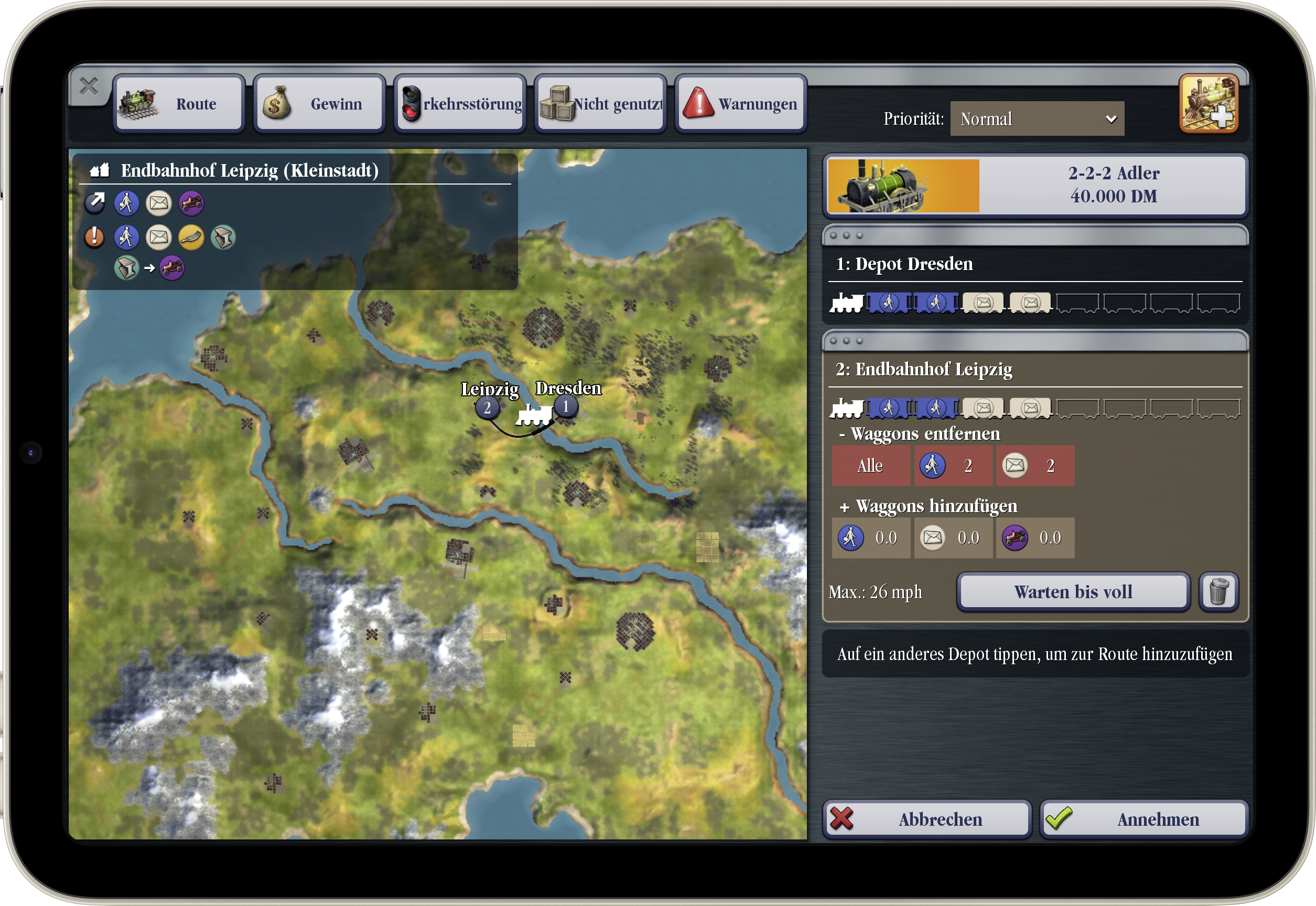Screen dimensions: 1316x906
Task: Remove all wagons with Alle
Action: pos(870,466)
